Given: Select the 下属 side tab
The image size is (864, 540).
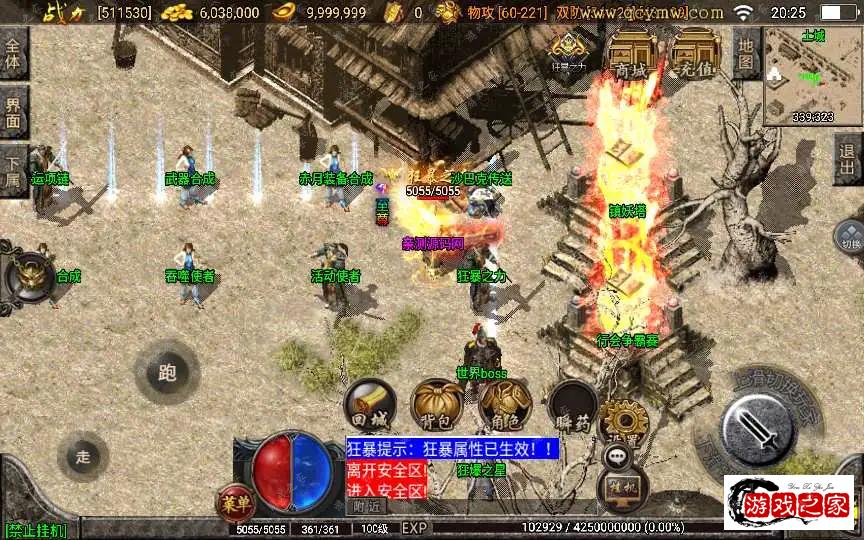Looking at the screenshot, I should pos(13,170).
